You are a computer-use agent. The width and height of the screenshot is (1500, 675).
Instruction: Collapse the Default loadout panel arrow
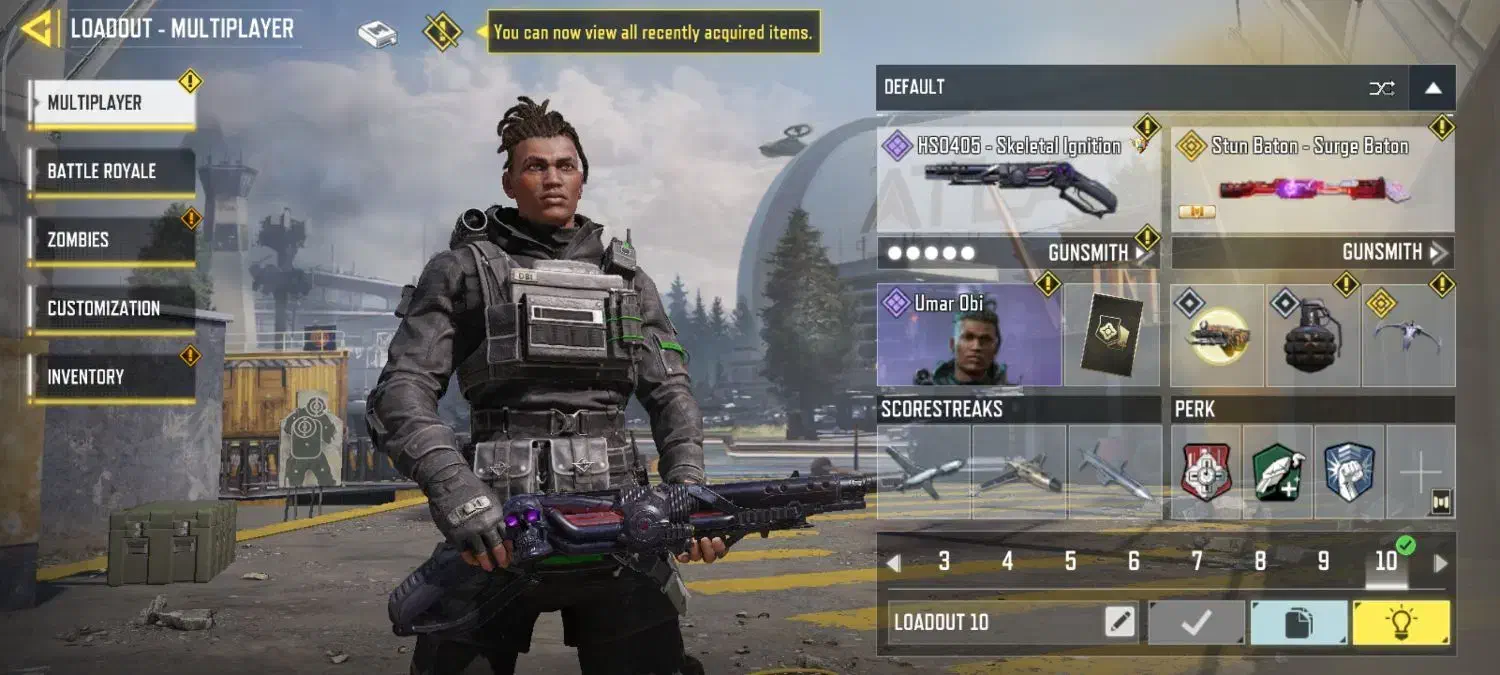pos(1433,88)
